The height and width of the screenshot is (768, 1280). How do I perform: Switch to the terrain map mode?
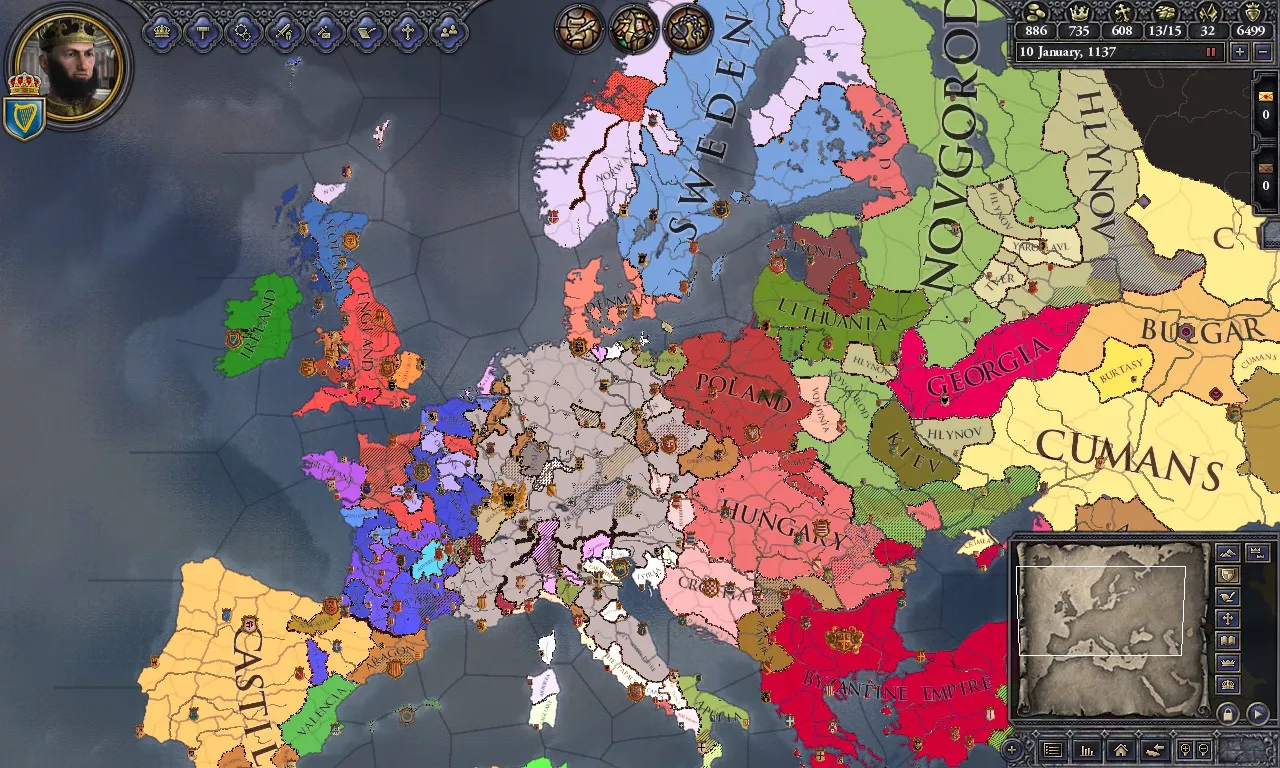click(1227, 553)
